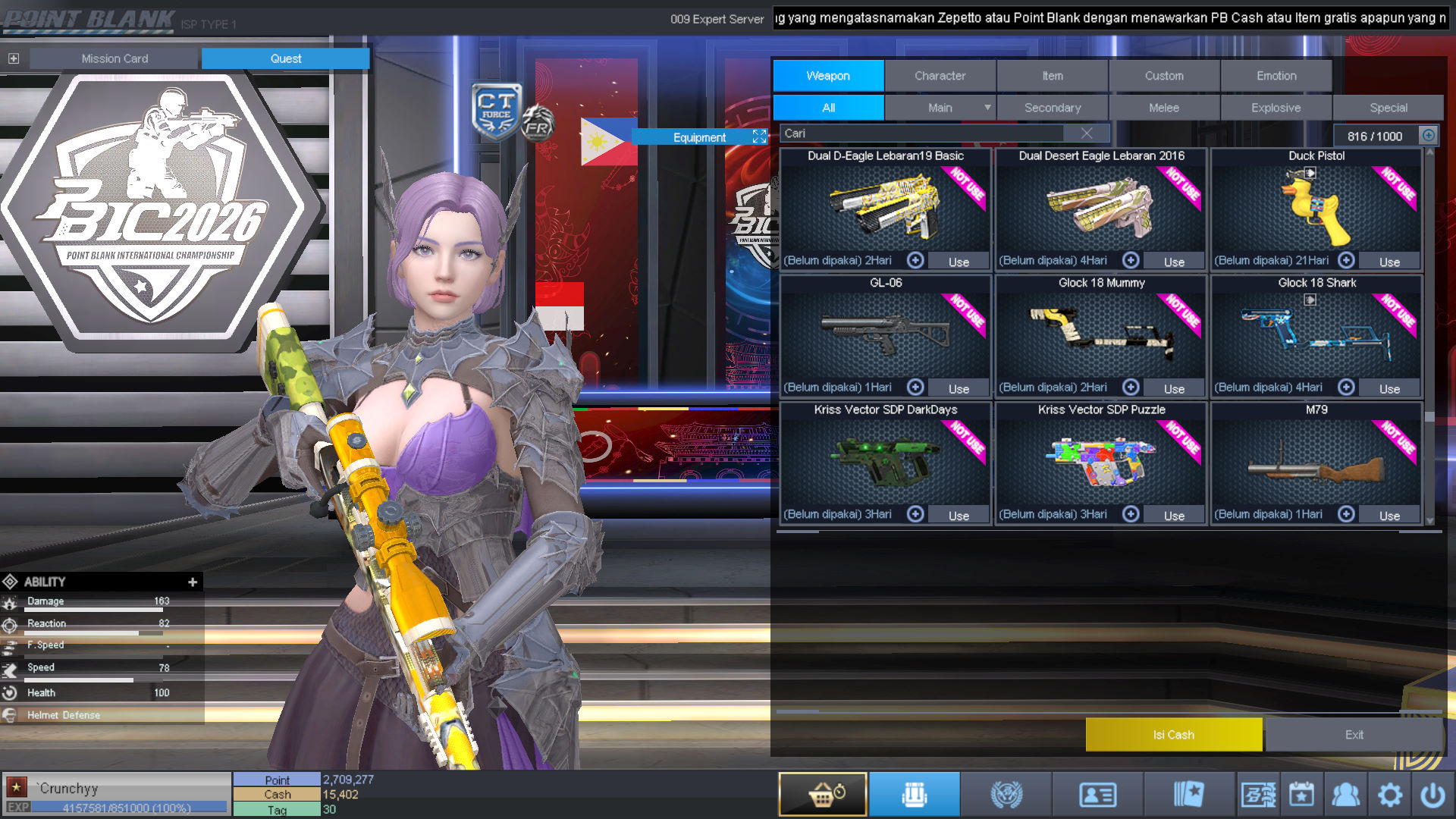This screenshot has height=819, width=1456.
Task: Filter weapons by Melee category
Action: pos(1164,108)
